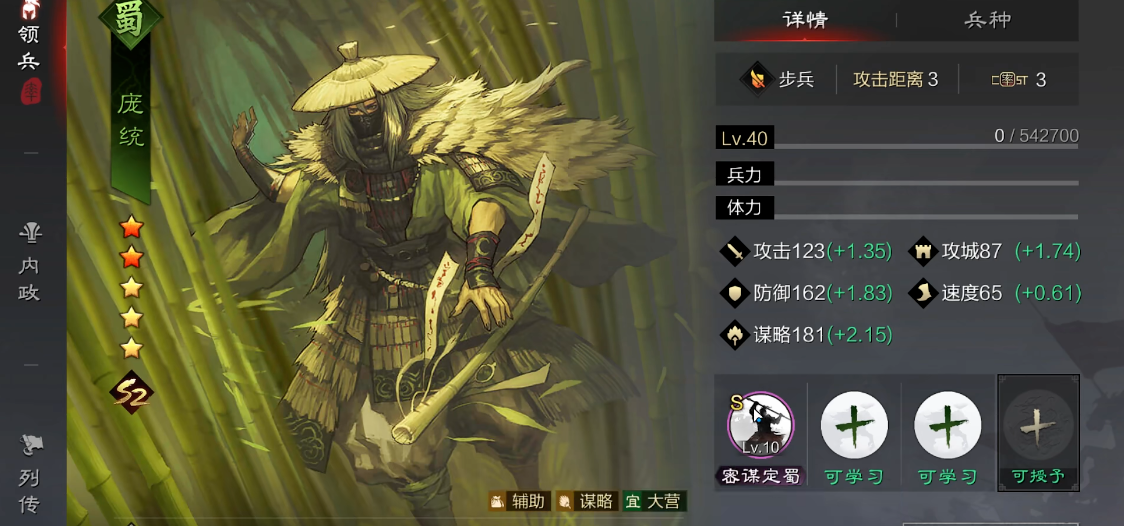Screen dimensions: 1124x526
Task: Open the 兵种 troop type tab
Action: (987, 20)
